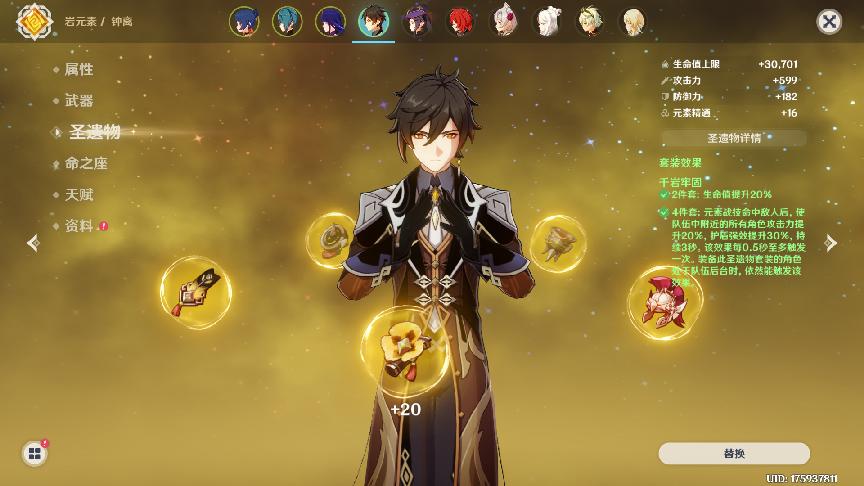
Task: Go to the previous character arrow
Action: (x=33, y=242)
